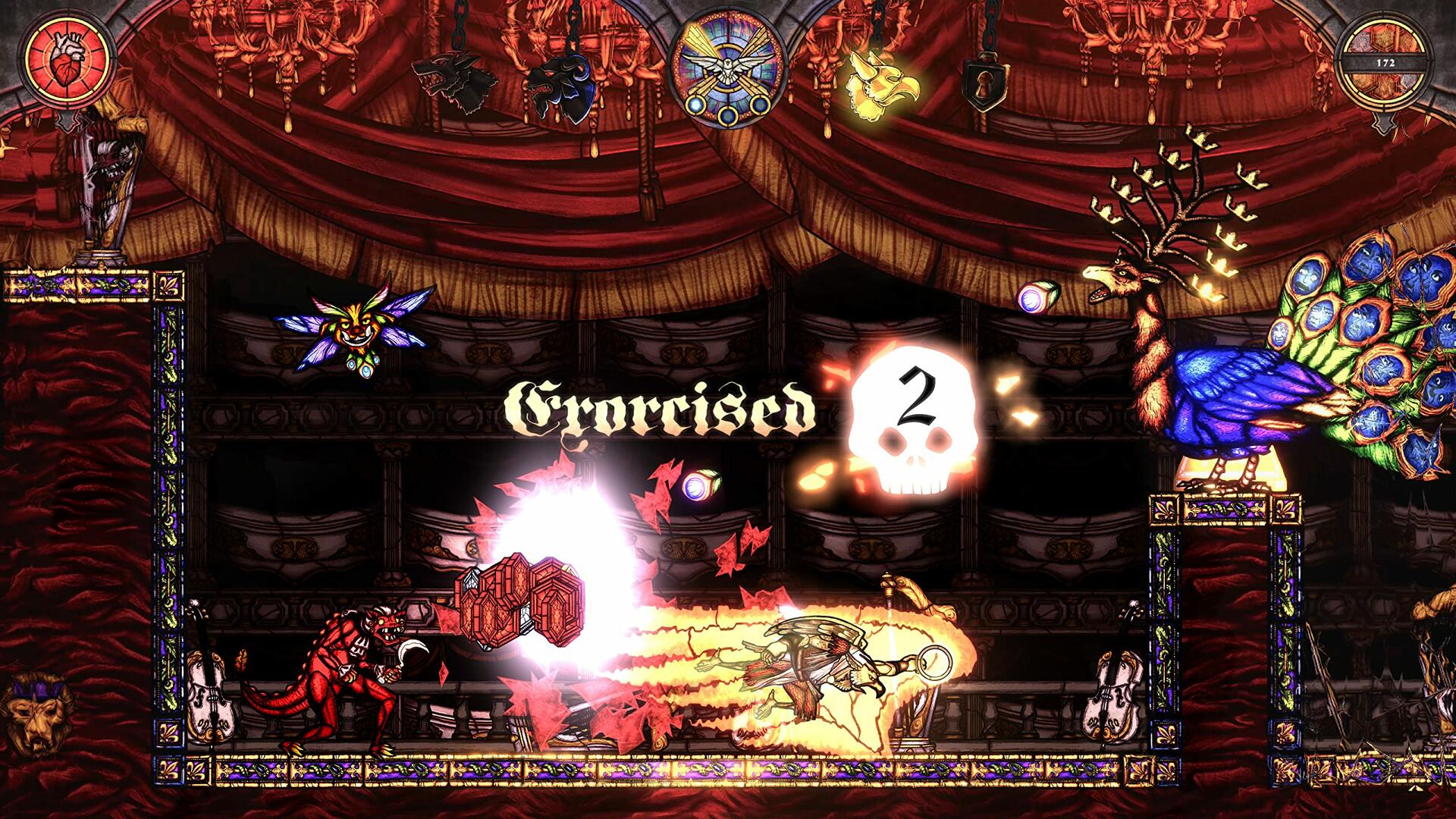The height and width of the screenshot is (819, 1456).
Task: Click the red demon enemy with sickle
Action: (x=356, y=667)
